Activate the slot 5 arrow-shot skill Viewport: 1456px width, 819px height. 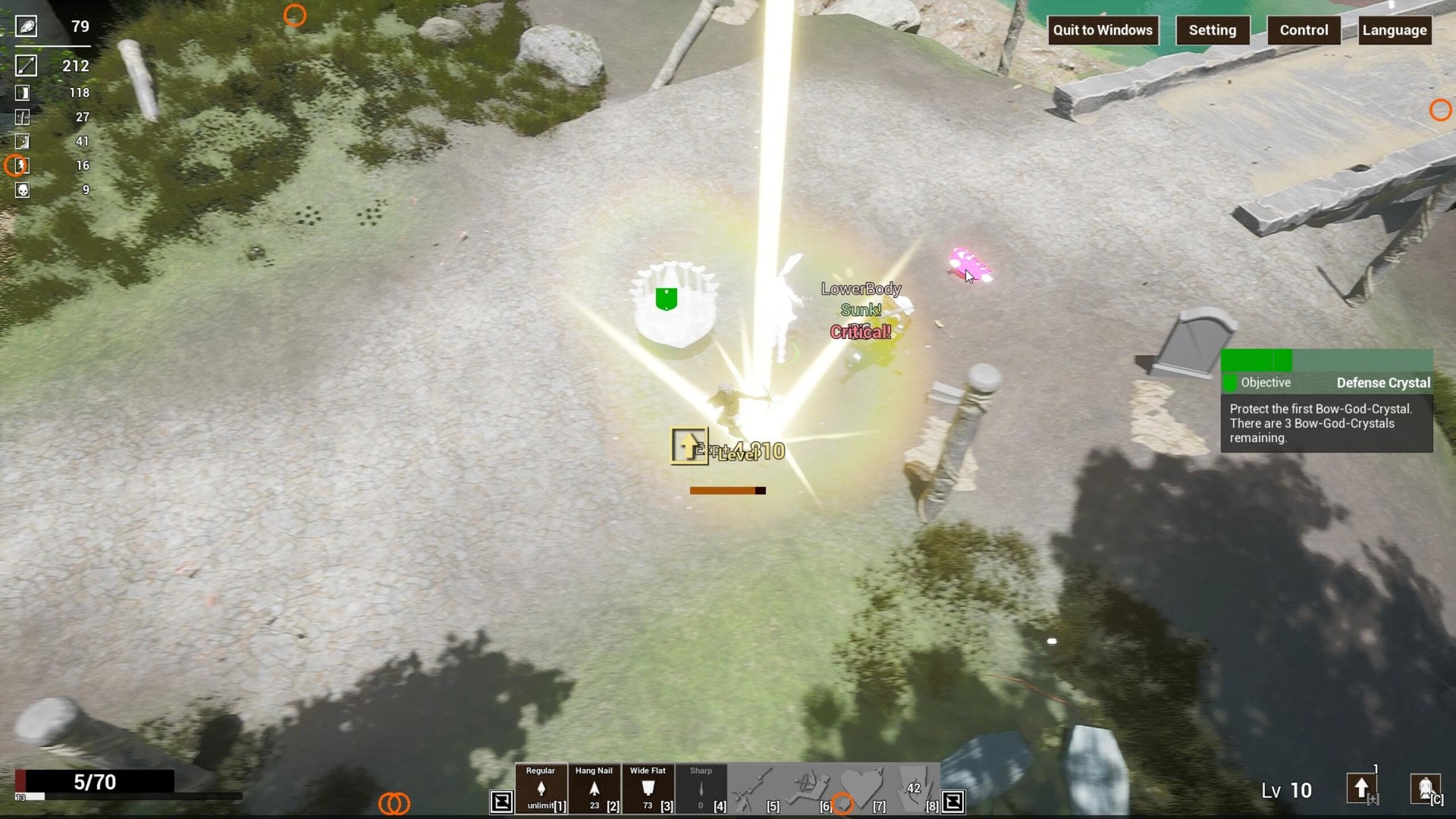(755, 789)
